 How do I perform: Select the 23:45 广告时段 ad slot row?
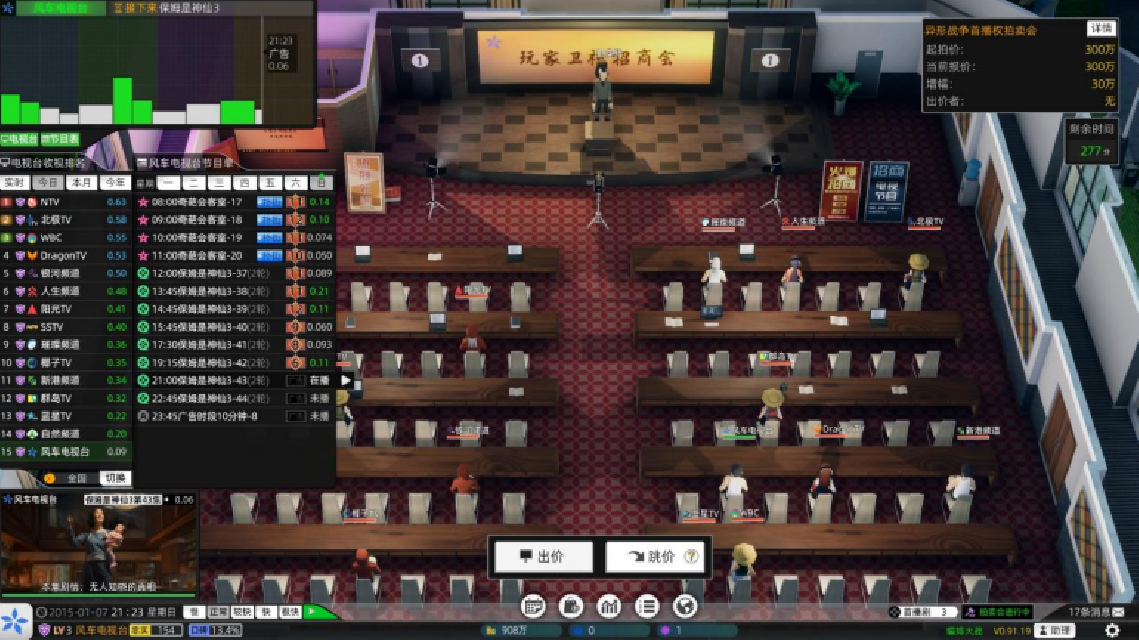[200, 416]
